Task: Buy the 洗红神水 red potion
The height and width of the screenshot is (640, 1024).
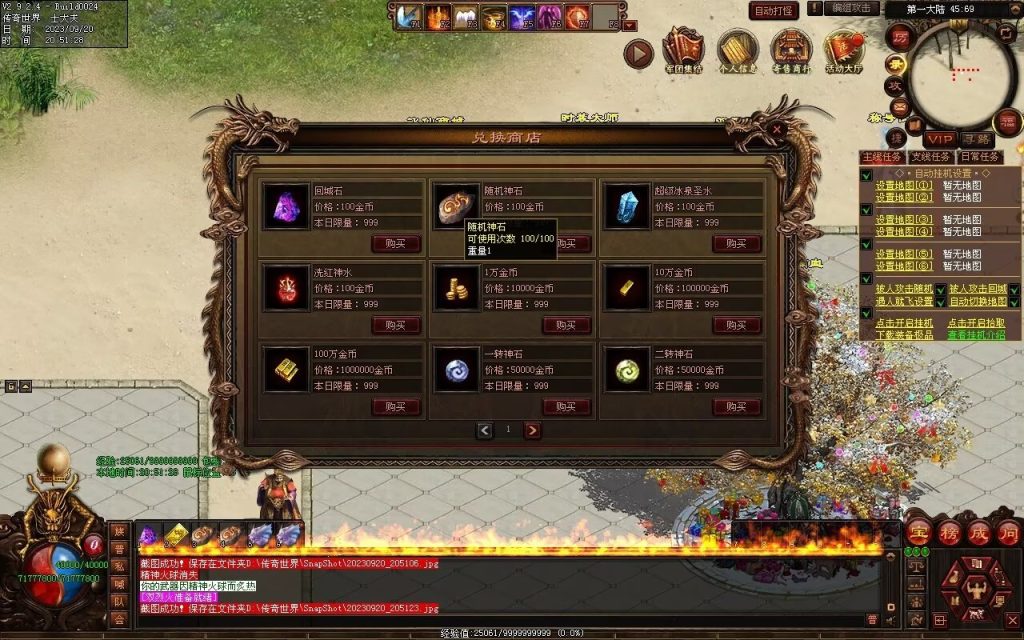Action: point(395,325)
